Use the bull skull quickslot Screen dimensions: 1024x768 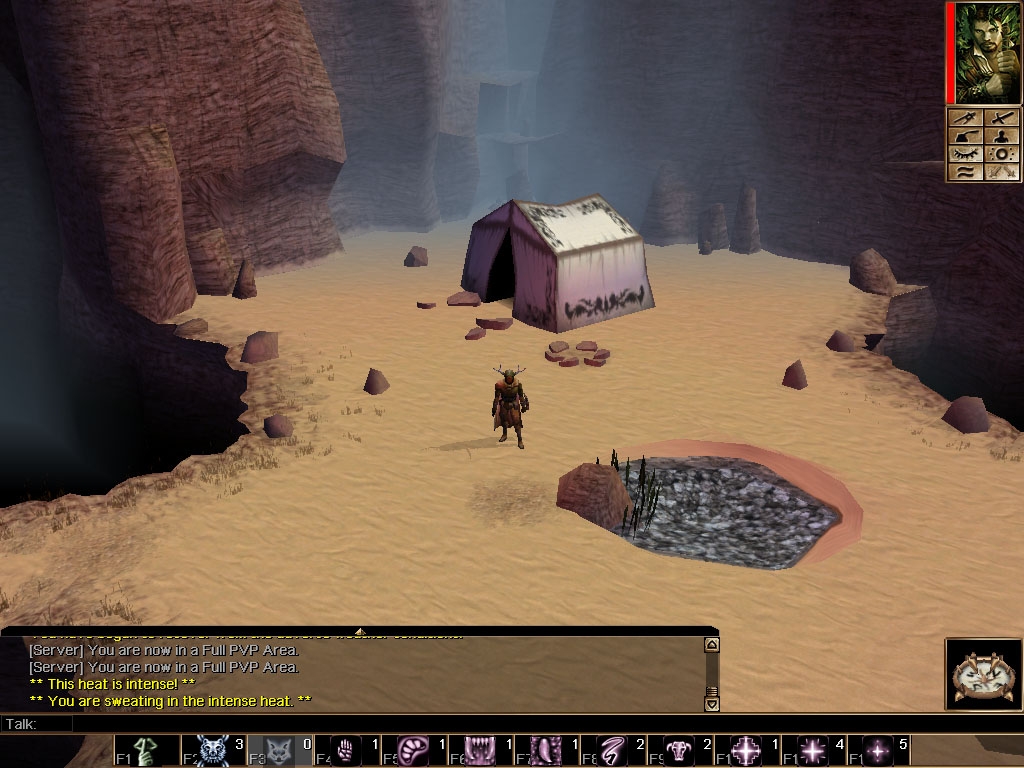(x=679, y=750)
